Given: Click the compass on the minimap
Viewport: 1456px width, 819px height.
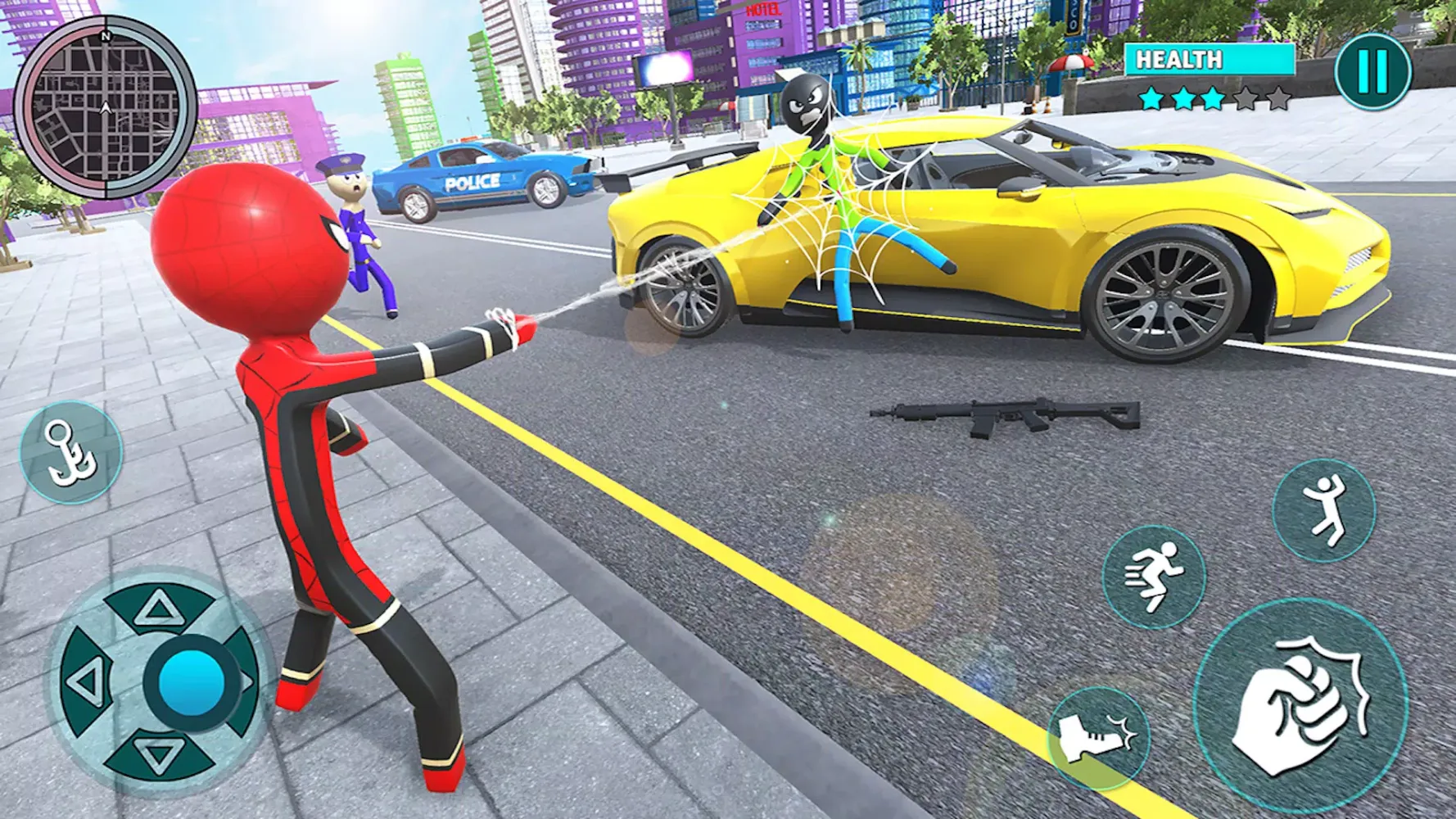Looking at the screenshot, I should coord(104,36).
